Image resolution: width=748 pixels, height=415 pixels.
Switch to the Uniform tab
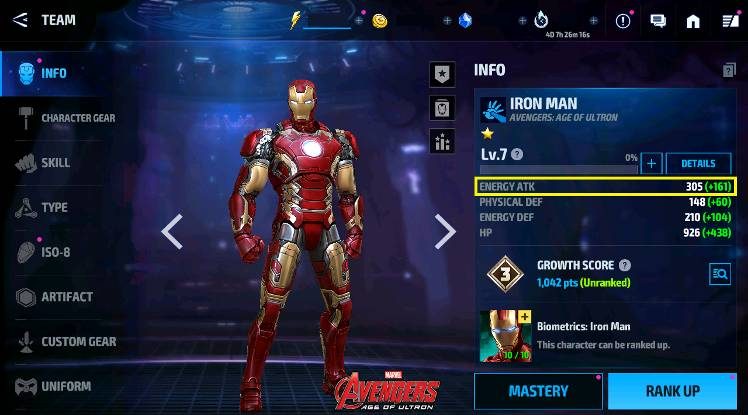65,386
